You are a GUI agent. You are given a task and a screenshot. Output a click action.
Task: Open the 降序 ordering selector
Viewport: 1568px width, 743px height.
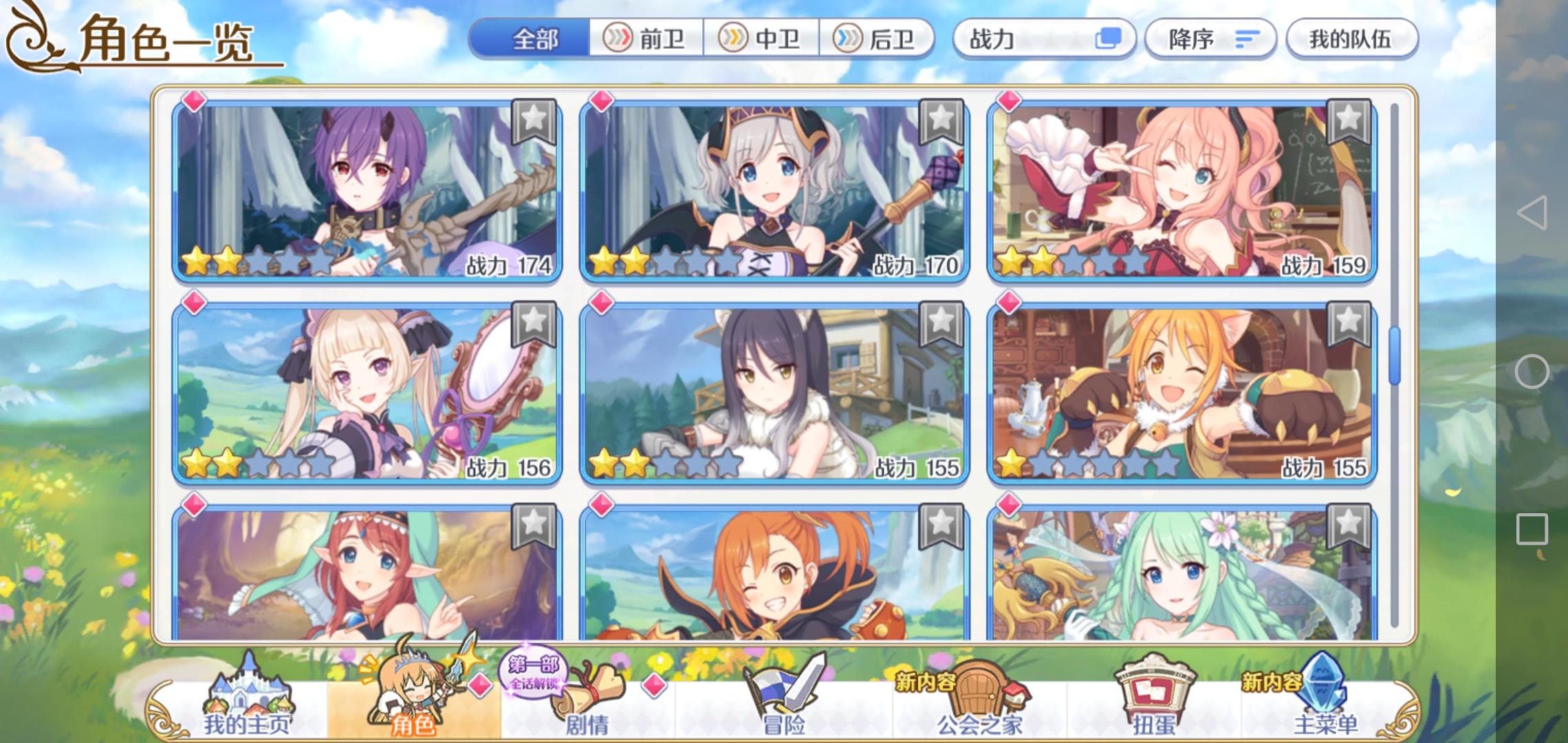pyautogui.click(x=1210, y=39)
